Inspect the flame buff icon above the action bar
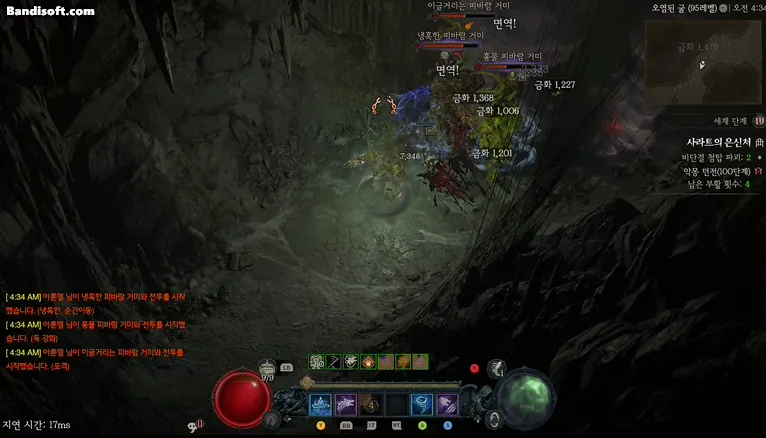Screen dimensions: 766x438 [368, 361]
